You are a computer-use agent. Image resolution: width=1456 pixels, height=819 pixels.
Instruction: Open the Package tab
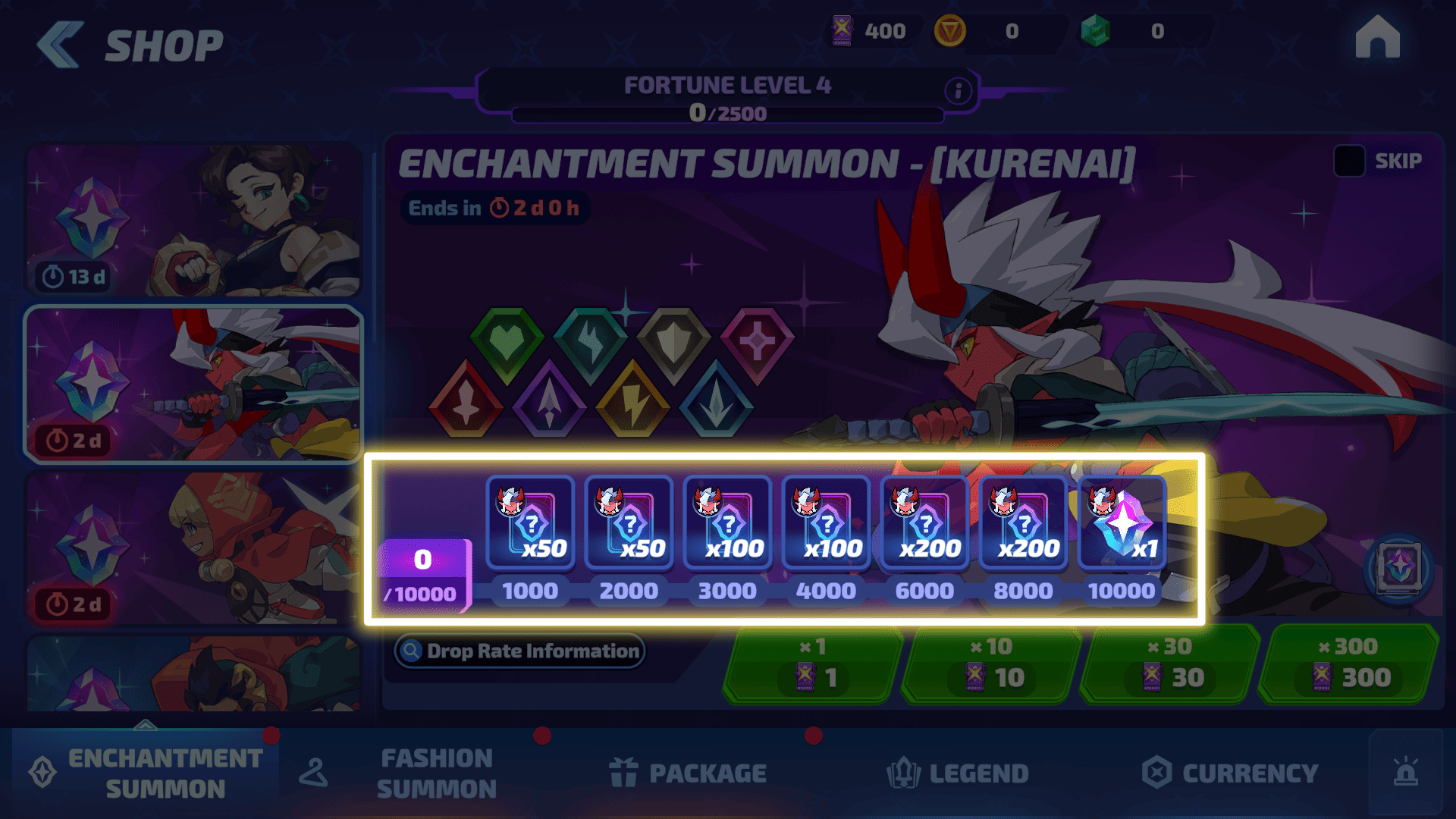[x=689, y=773]
